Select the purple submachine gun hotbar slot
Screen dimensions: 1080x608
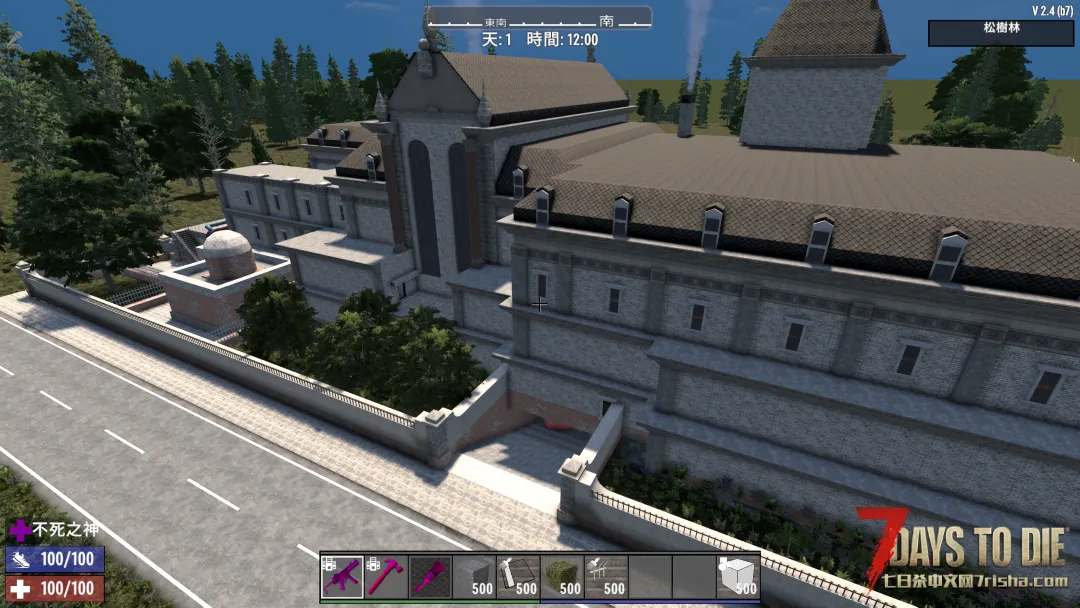(342, 577)
